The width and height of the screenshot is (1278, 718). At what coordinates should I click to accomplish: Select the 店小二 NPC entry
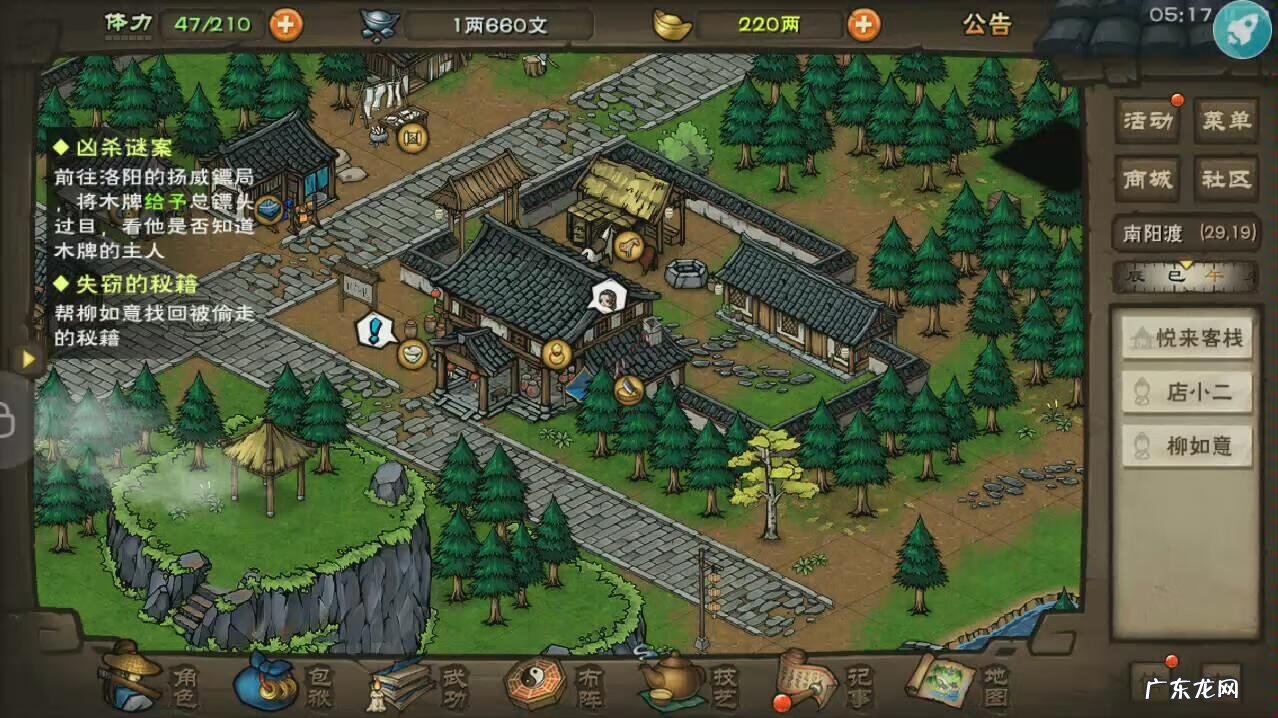coord(1187,393)
